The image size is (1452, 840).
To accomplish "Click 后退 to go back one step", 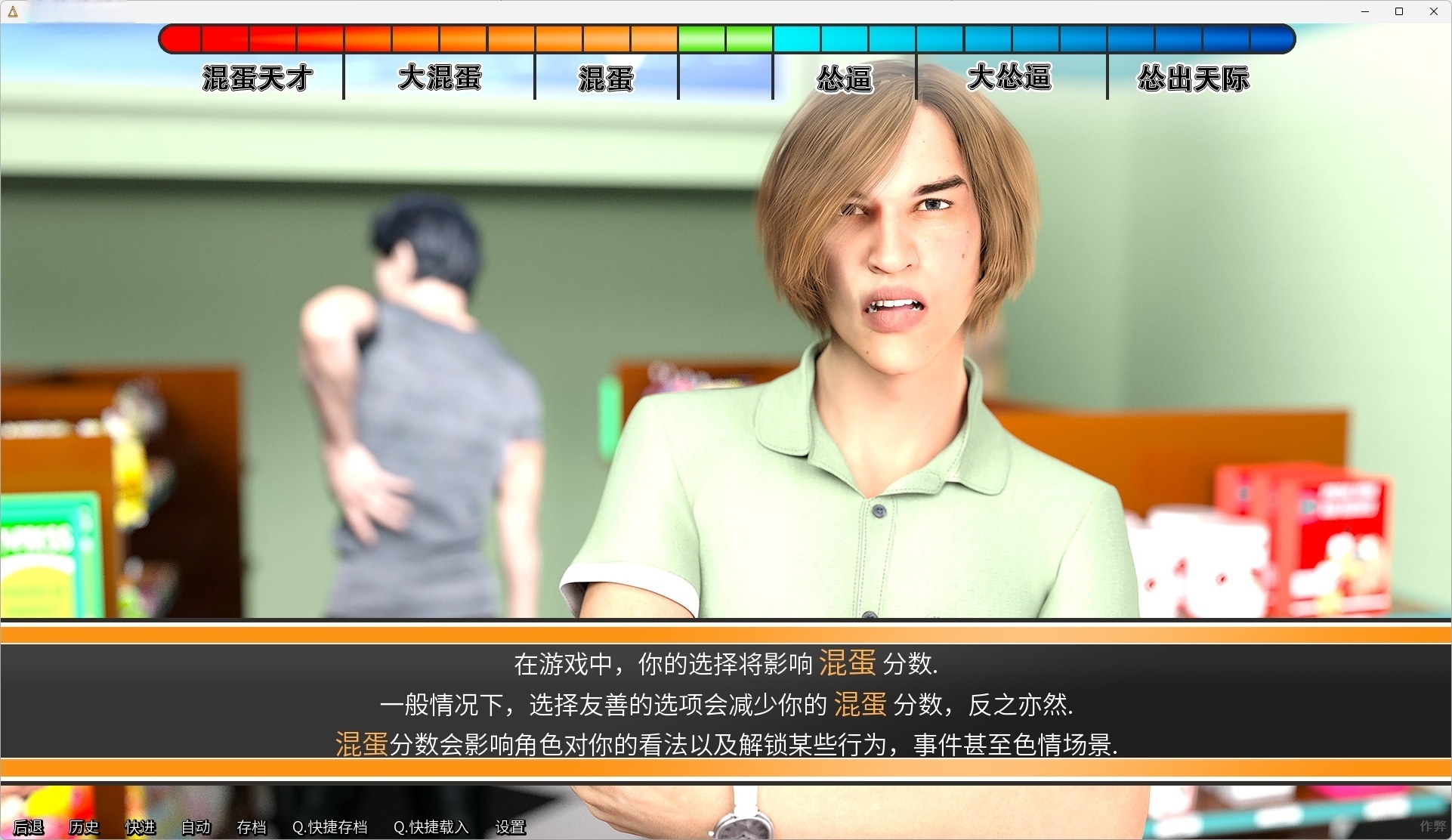I will 27,827.
